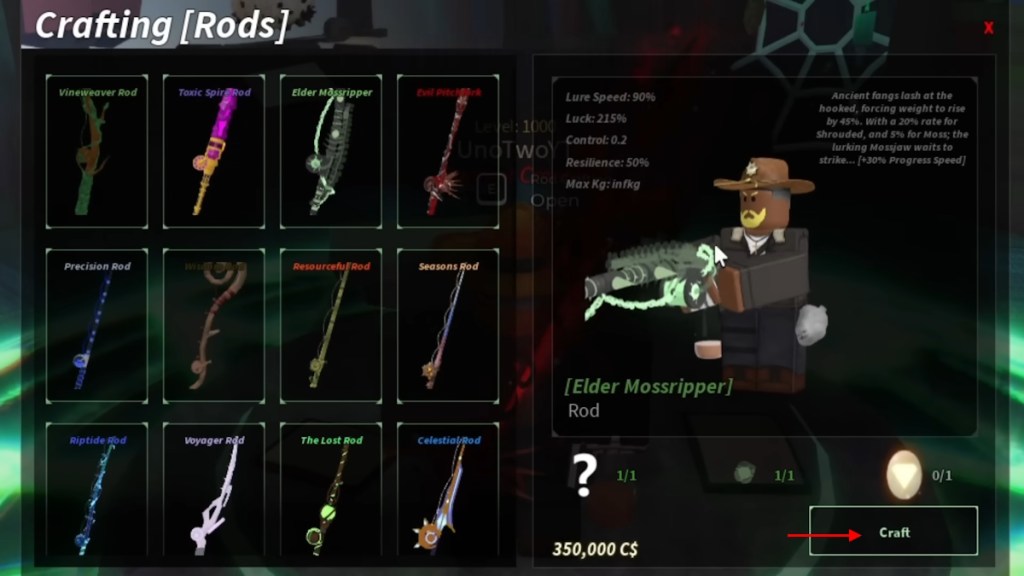Close the Crafting window
The image size is (1024, 576).
click(988, 28)
